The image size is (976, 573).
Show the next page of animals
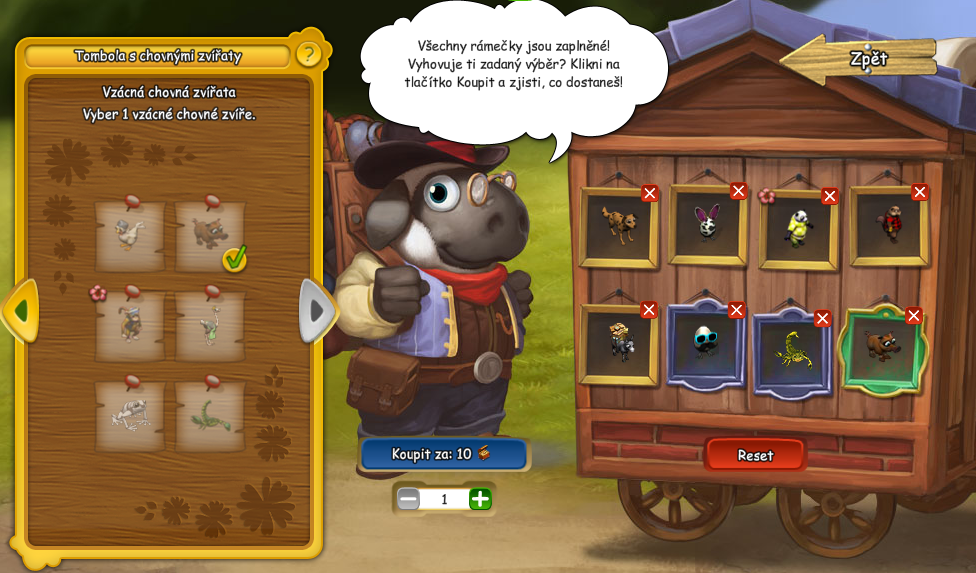[x=316, y=311]
